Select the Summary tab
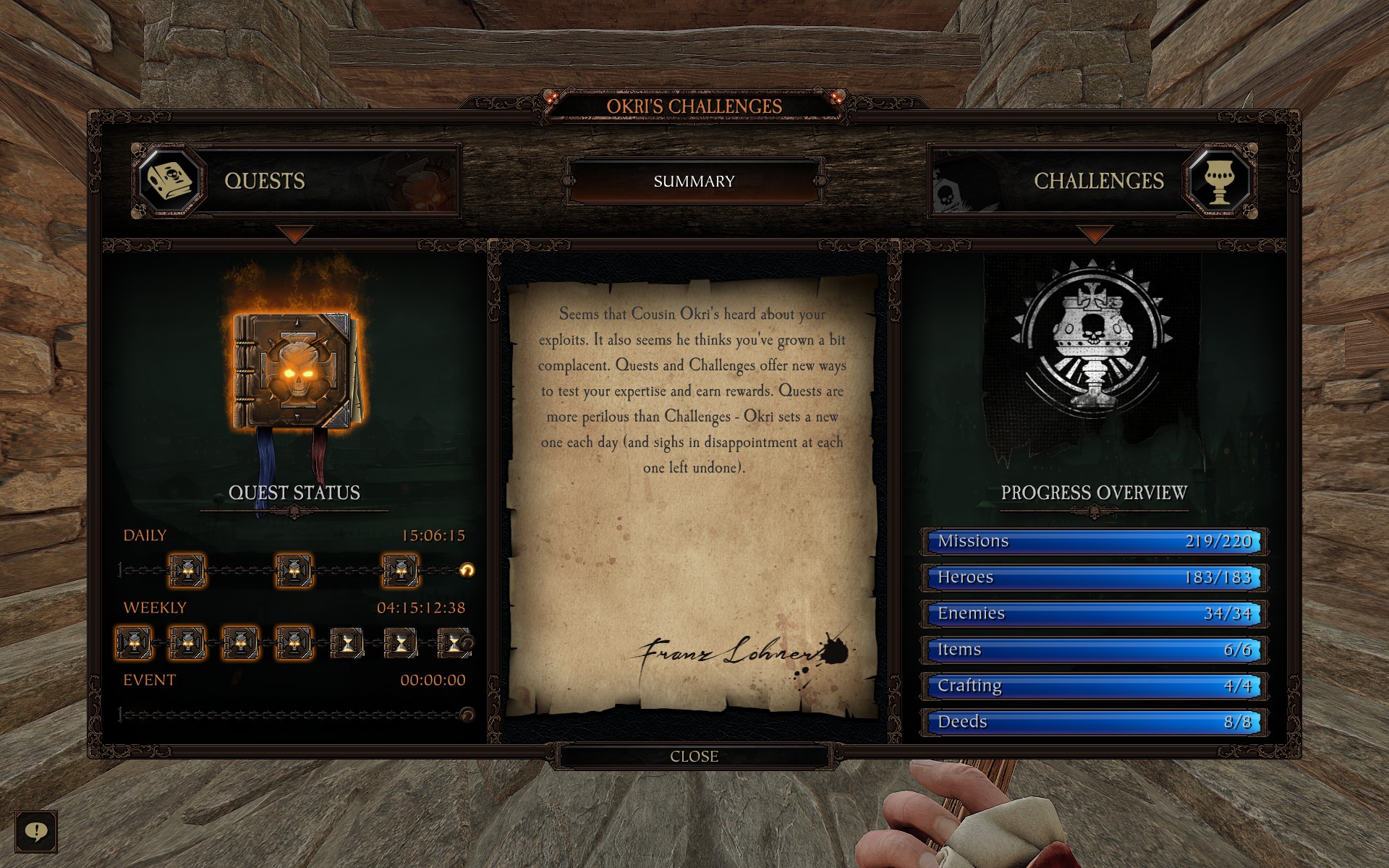Screen dimensions: 1389x868 (694, 181)
